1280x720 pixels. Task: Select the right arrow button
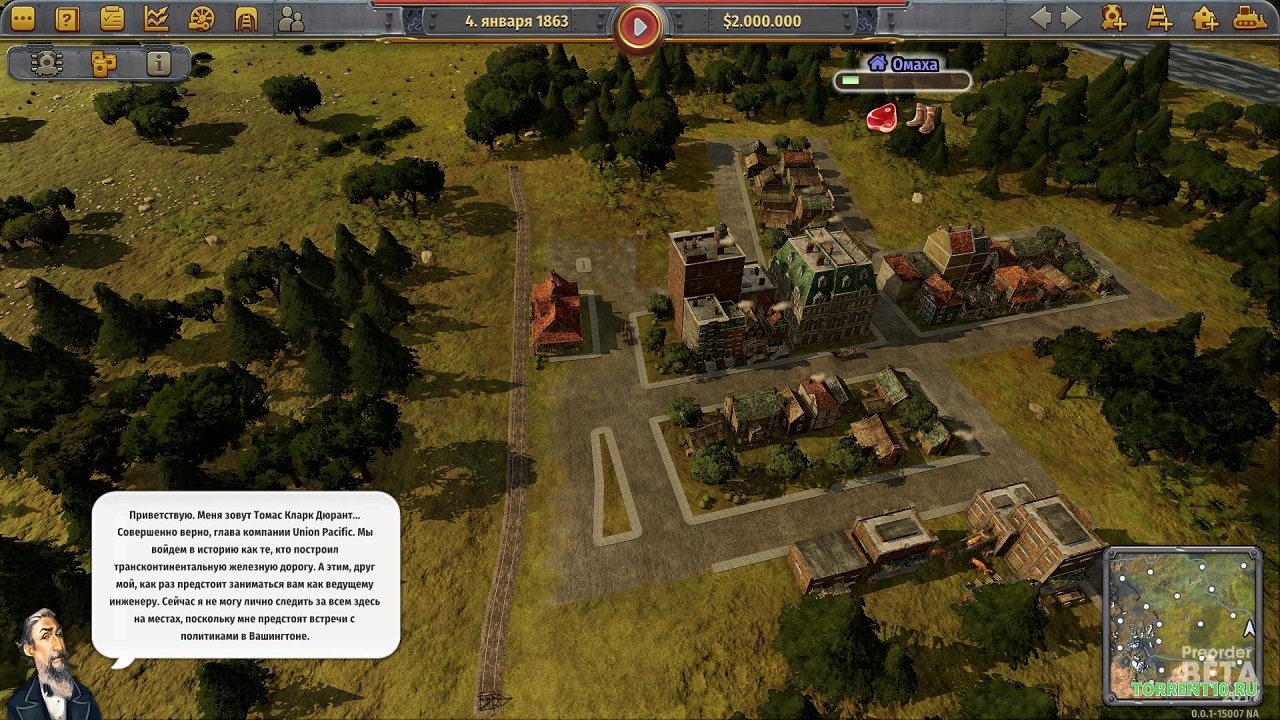click(1071, 18)
